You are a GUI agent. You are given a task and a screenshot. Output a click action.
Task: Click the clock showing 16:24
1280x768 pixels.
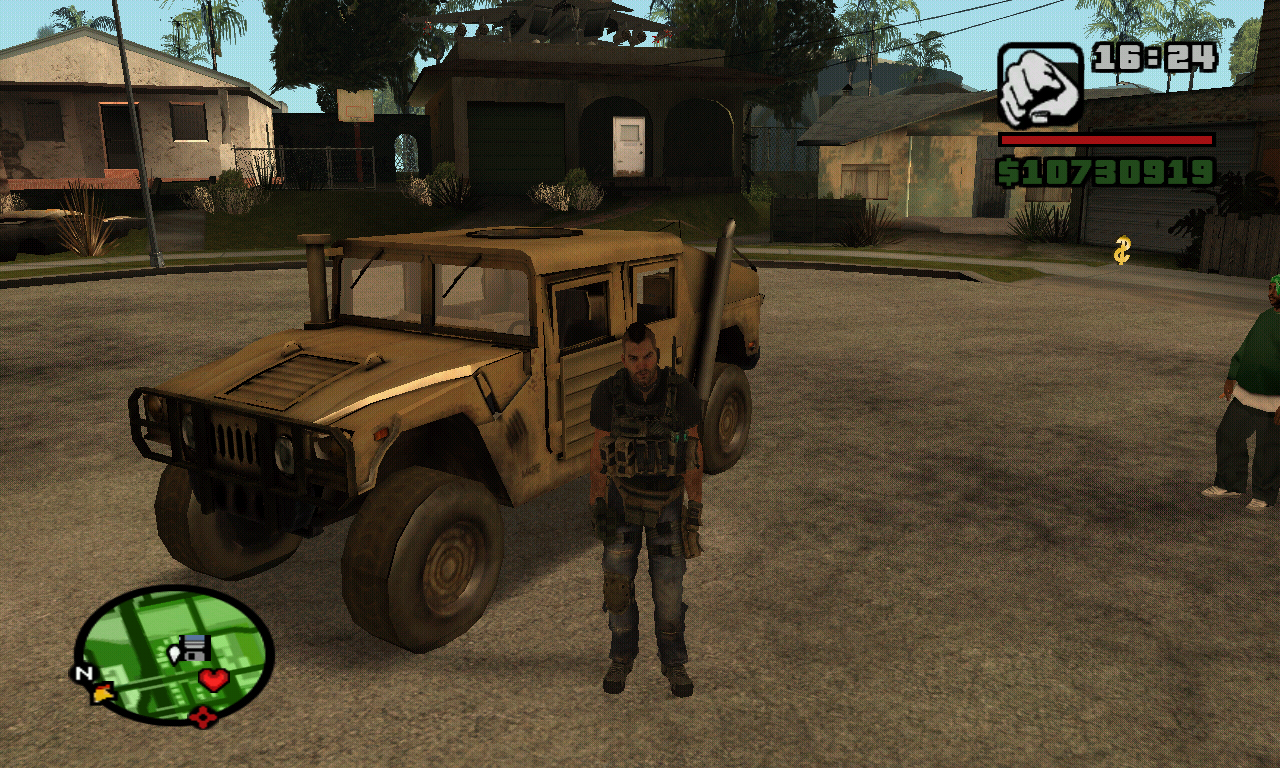[1155, 58]
